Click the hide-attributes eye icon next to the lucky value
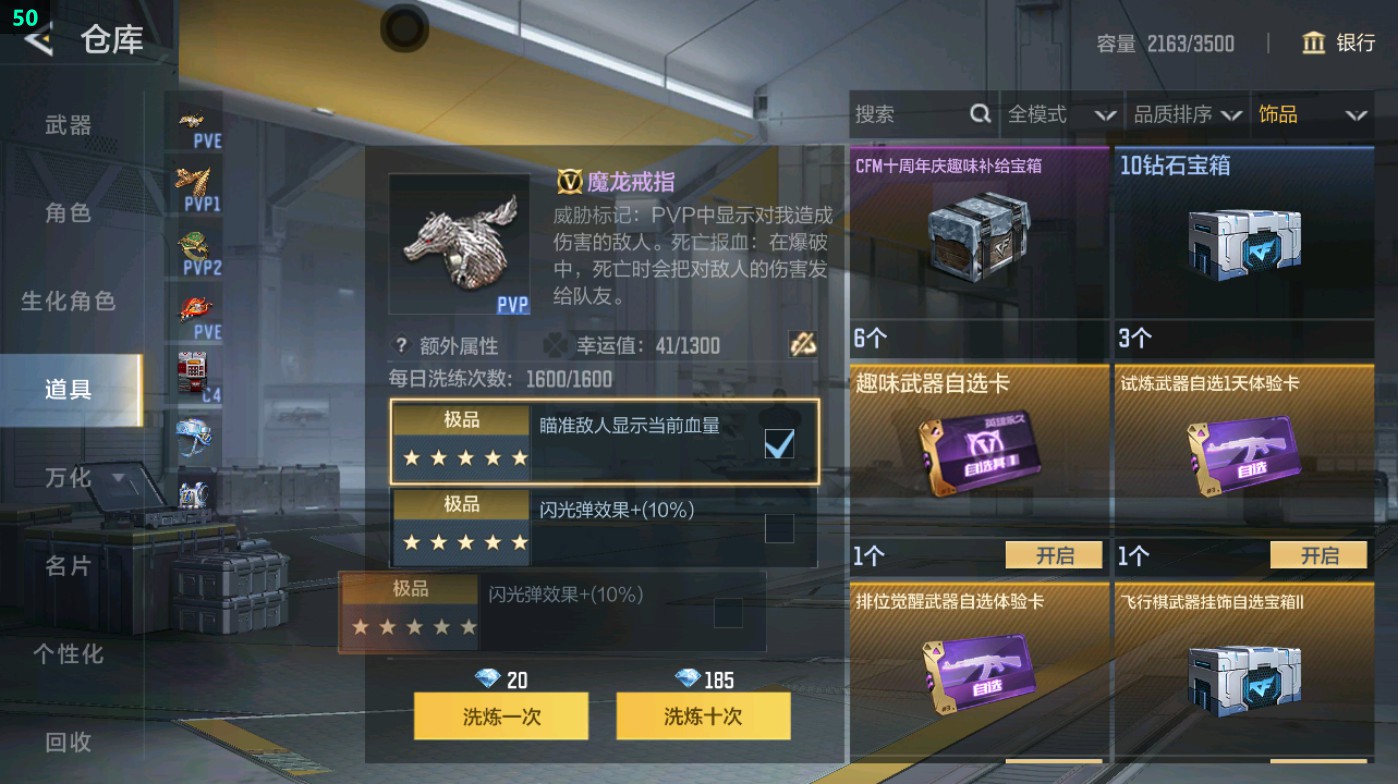The width and height of the screenshot is (1398, 784). point(800,344)
